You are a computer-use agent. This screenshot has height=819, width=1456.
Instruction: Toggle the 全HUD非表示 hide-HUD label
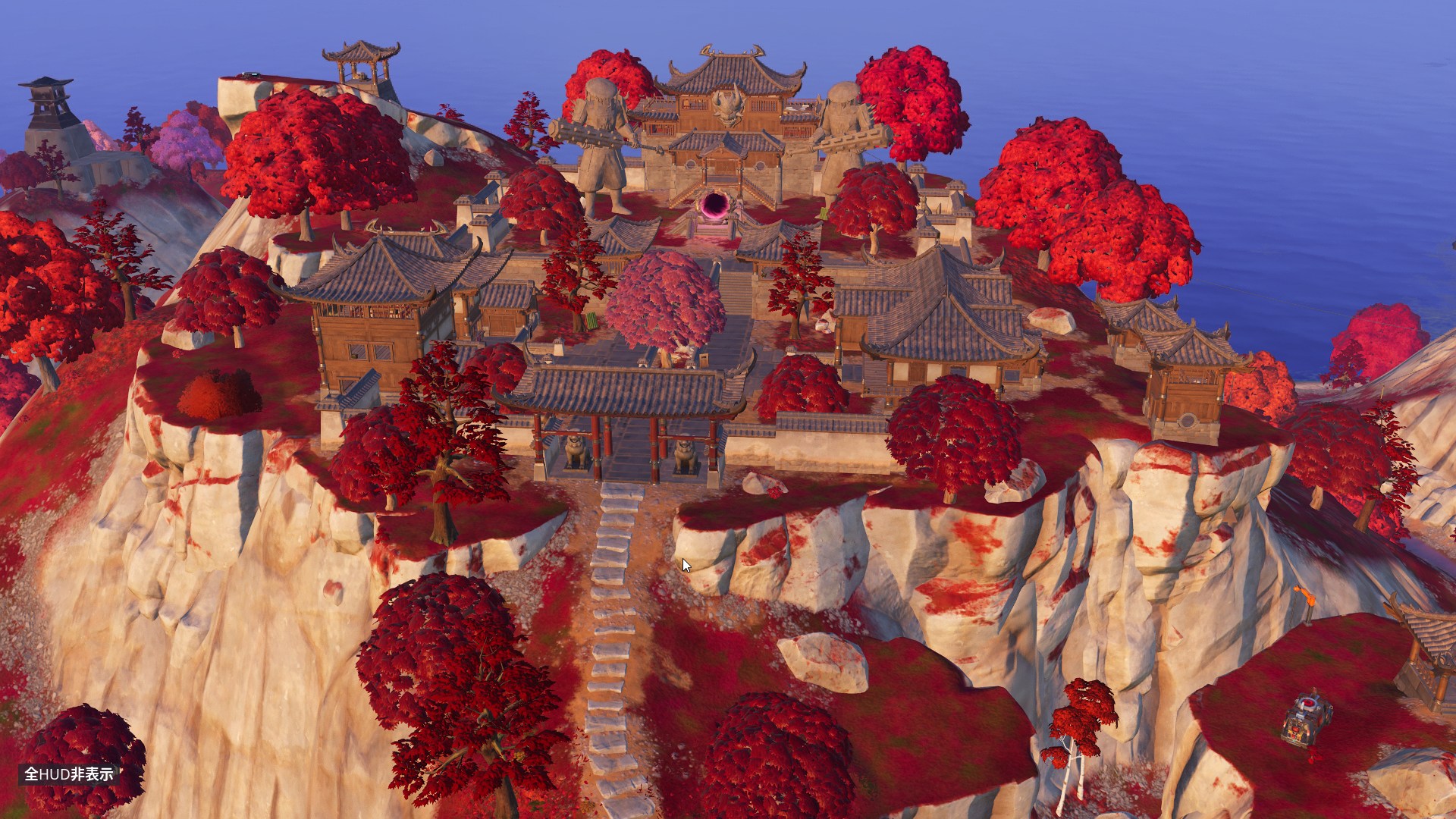[69, 773]
